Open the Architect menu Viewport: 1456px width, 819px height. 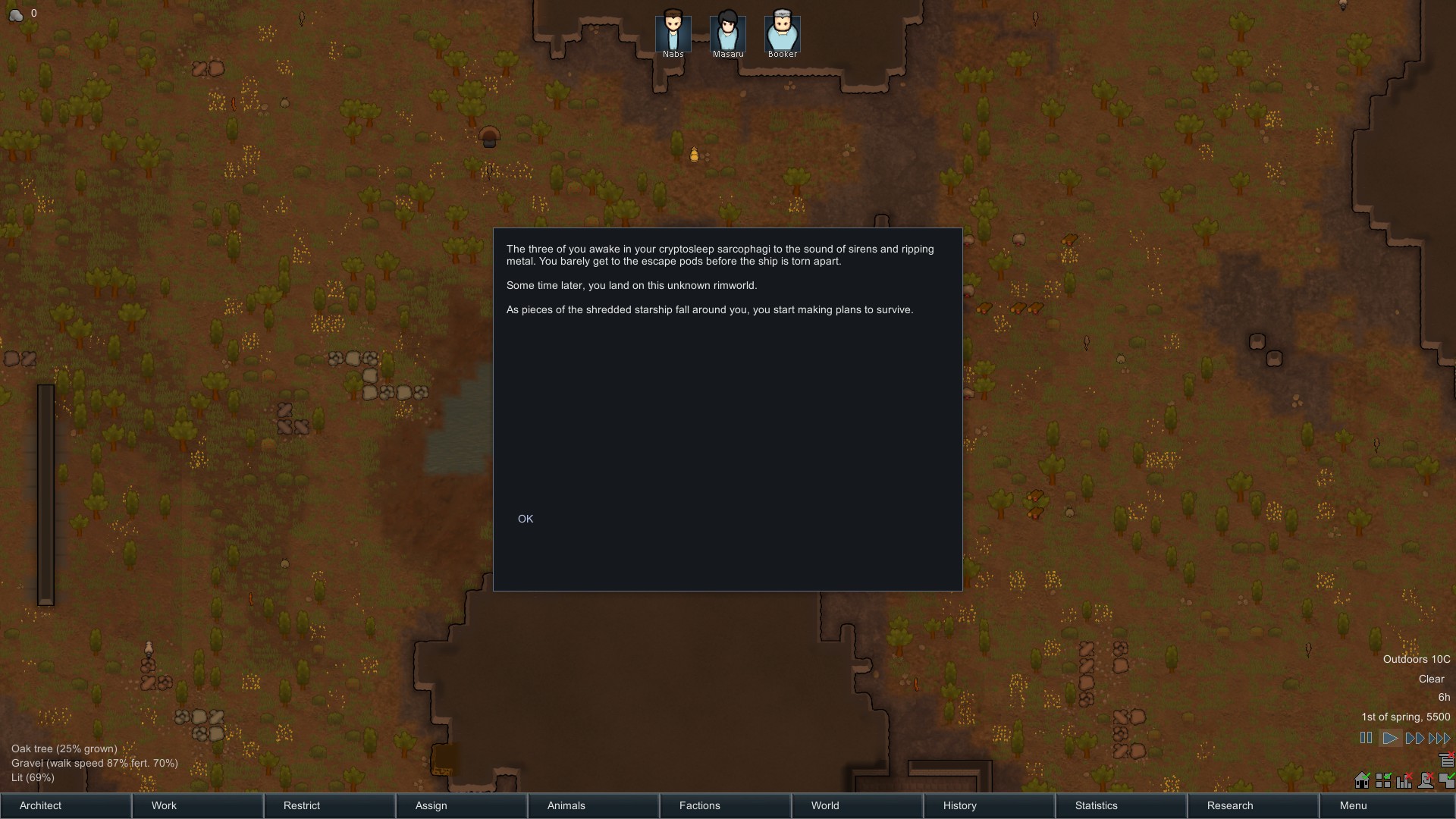(66, 805)
